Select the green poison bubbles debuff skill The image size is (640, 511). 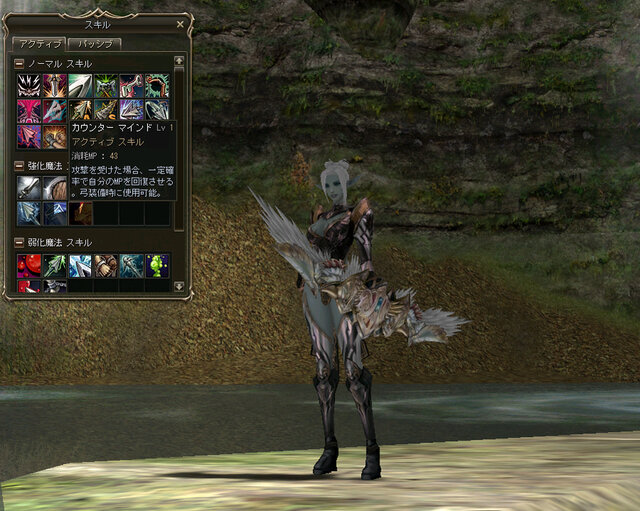157,265
